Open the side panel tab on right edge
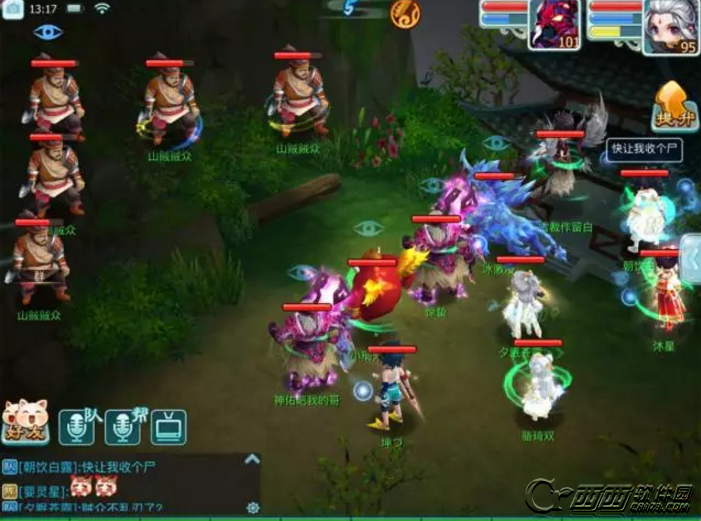Viewport: 701px width, 521px height. tap(691, 259)
